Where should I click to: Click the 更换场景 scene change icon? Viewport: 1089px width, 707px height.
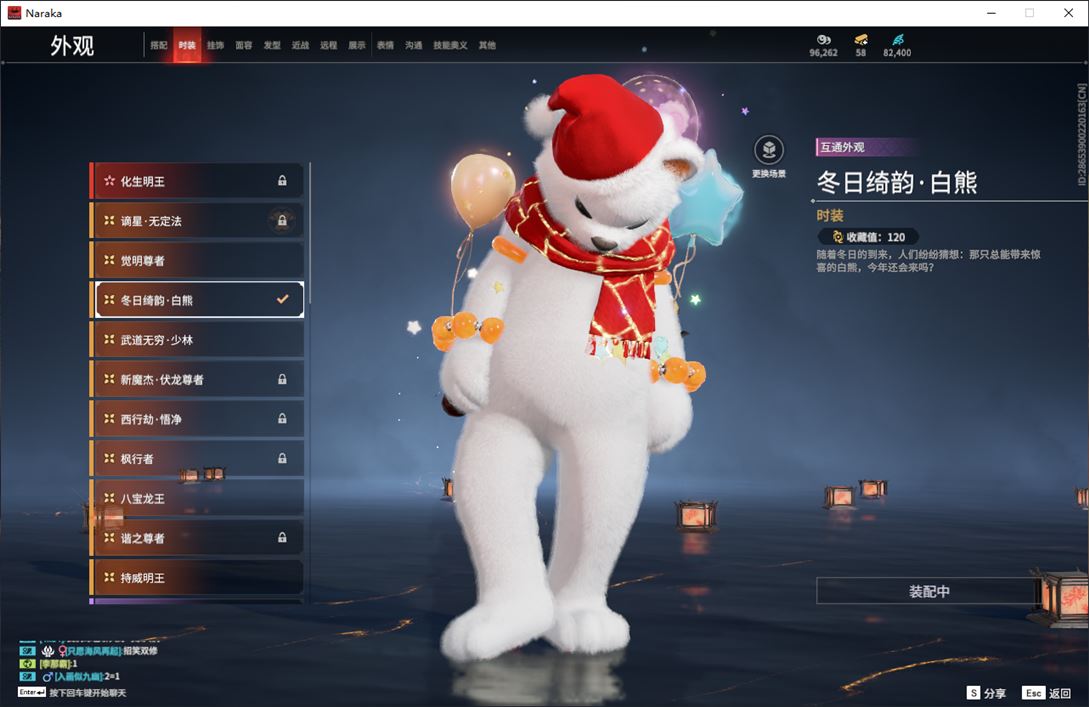coord(768,152)
